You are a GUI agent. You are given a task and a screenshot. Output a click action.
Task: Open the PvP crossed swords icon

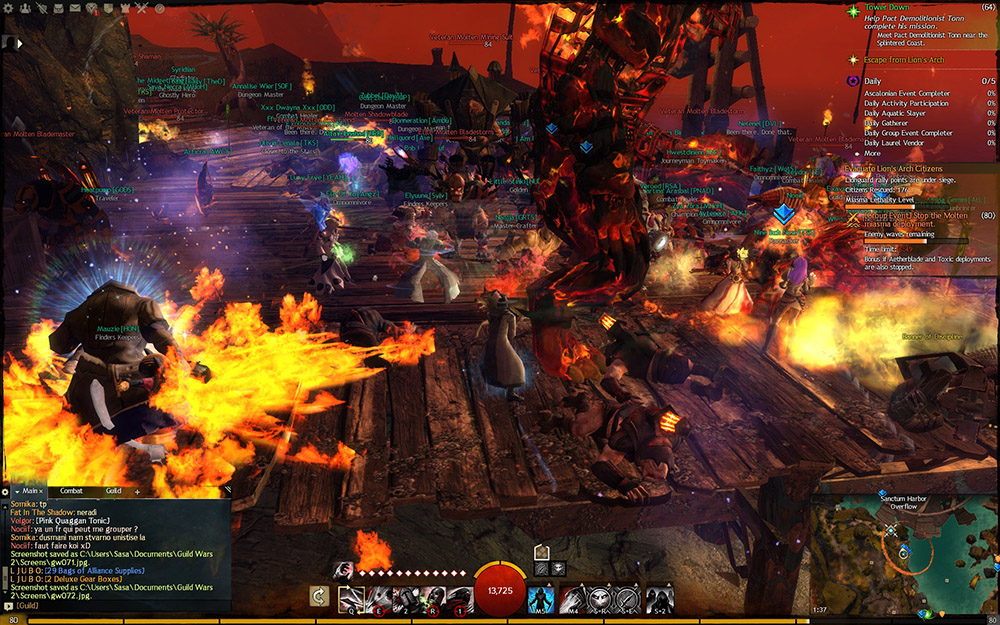point(142,9)
